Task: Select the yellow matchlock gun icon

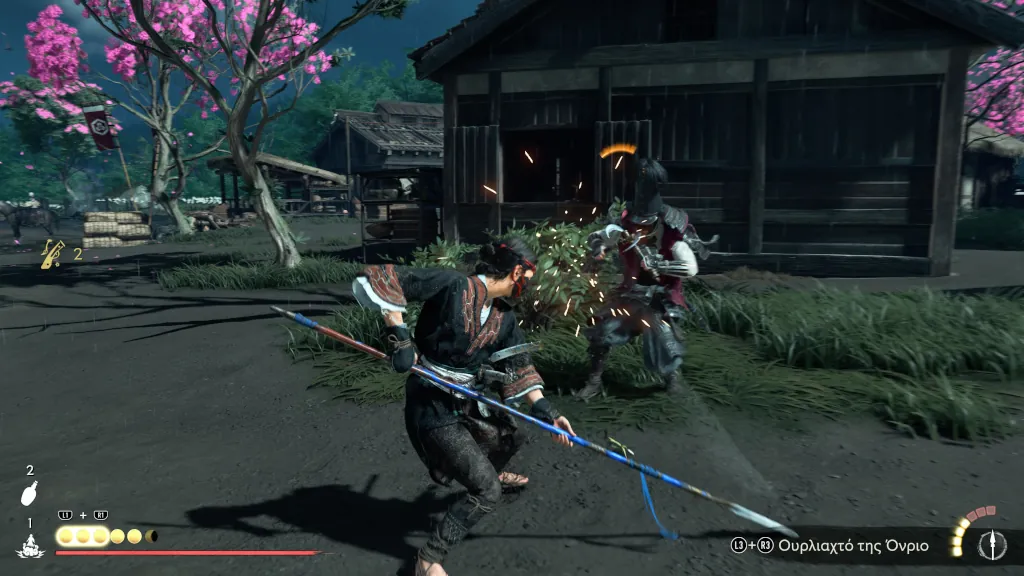Action: coord(52,254)
